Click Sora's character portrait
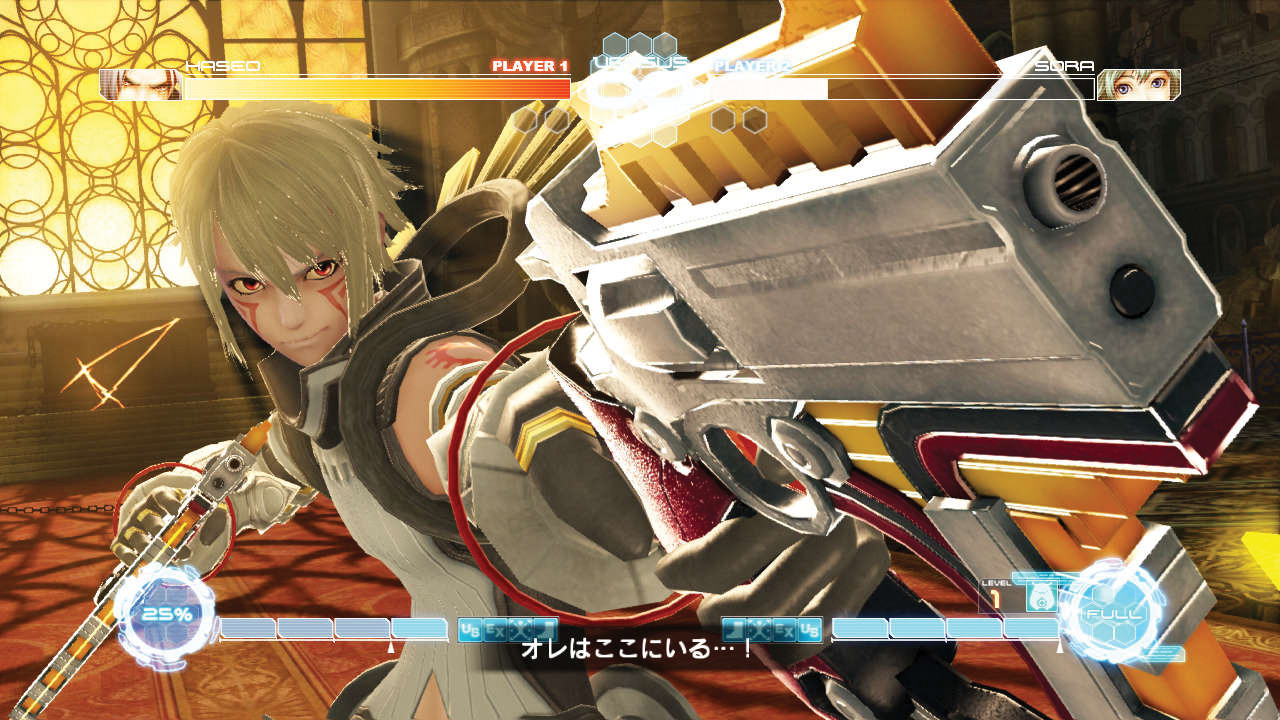1280x720 pixels. tap(1138, 85)
